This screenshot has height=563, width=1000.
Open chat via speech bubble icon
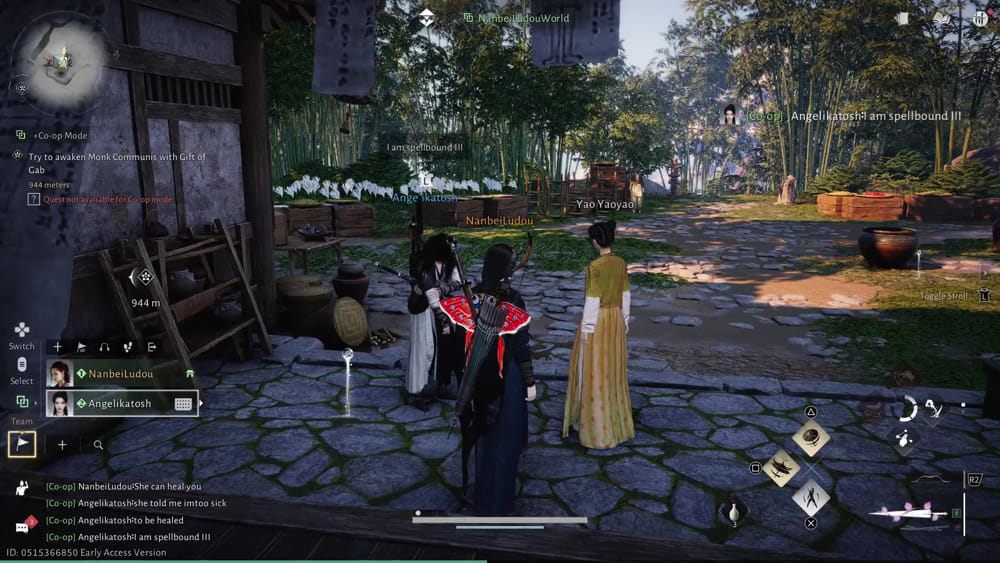[22, 525]
